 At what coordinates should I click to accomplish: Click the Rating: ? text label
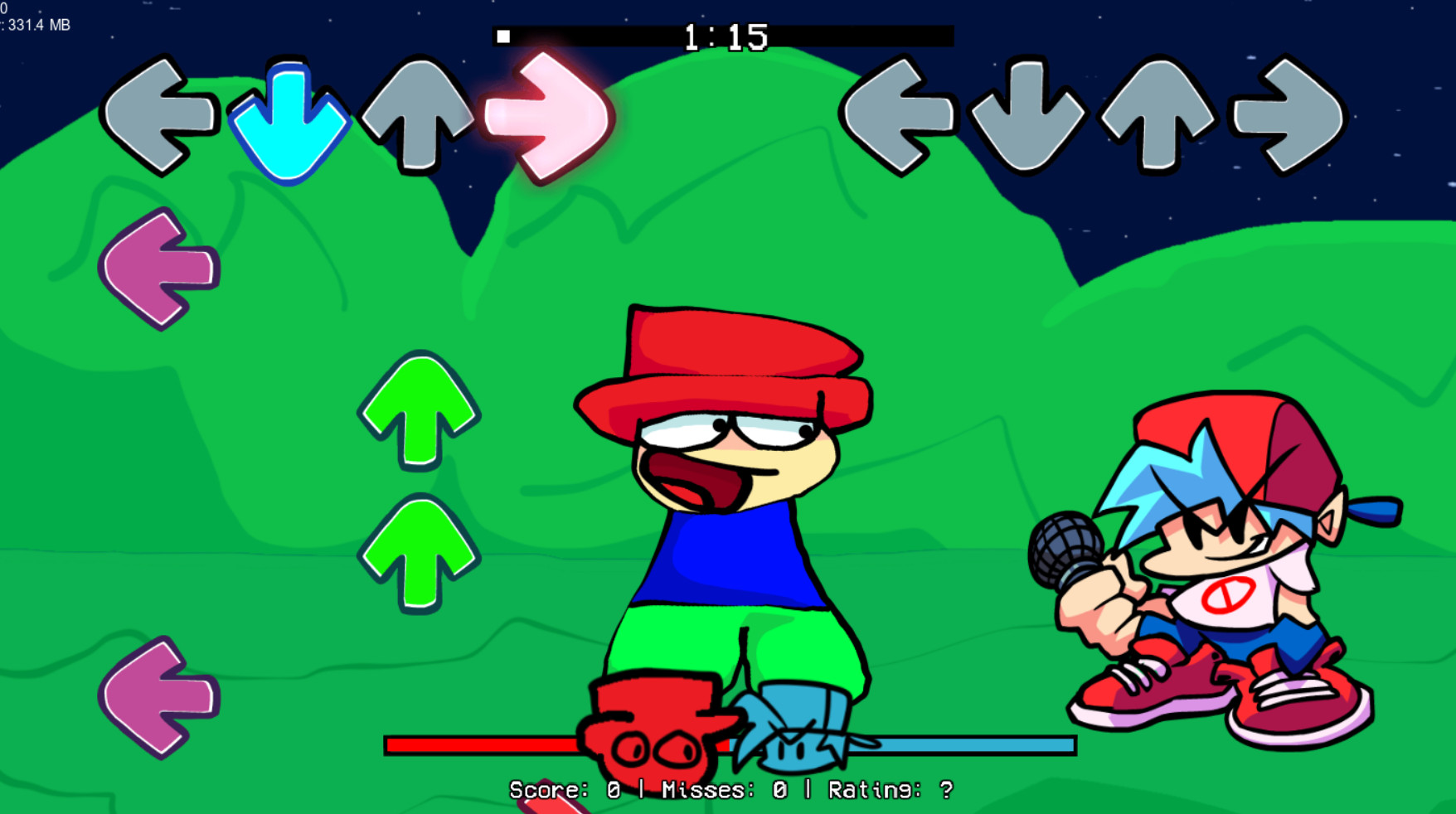tap(886, 788)
